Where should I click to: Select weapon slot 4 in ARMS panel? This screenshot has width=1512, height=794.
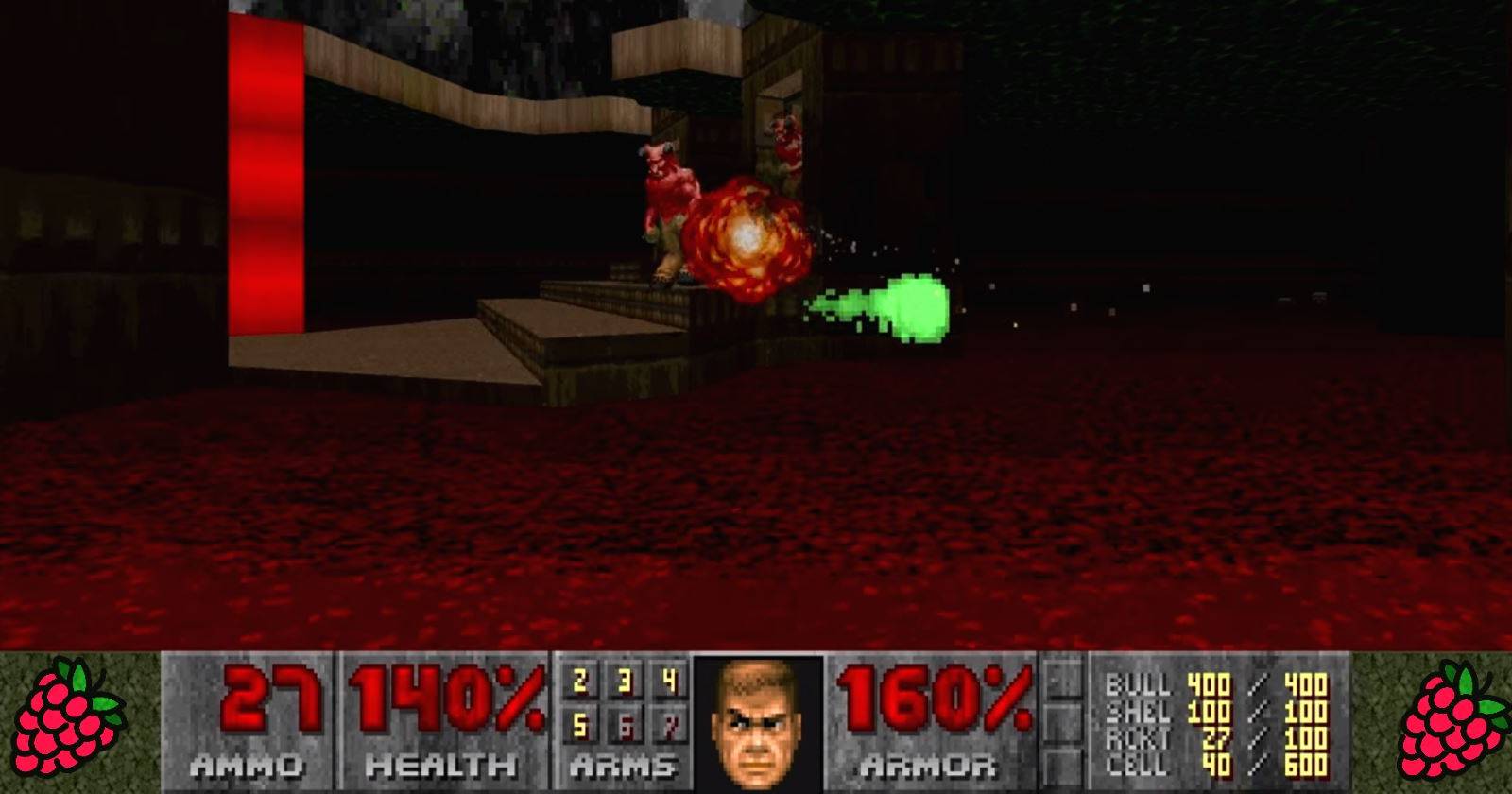tap(672, 679)
